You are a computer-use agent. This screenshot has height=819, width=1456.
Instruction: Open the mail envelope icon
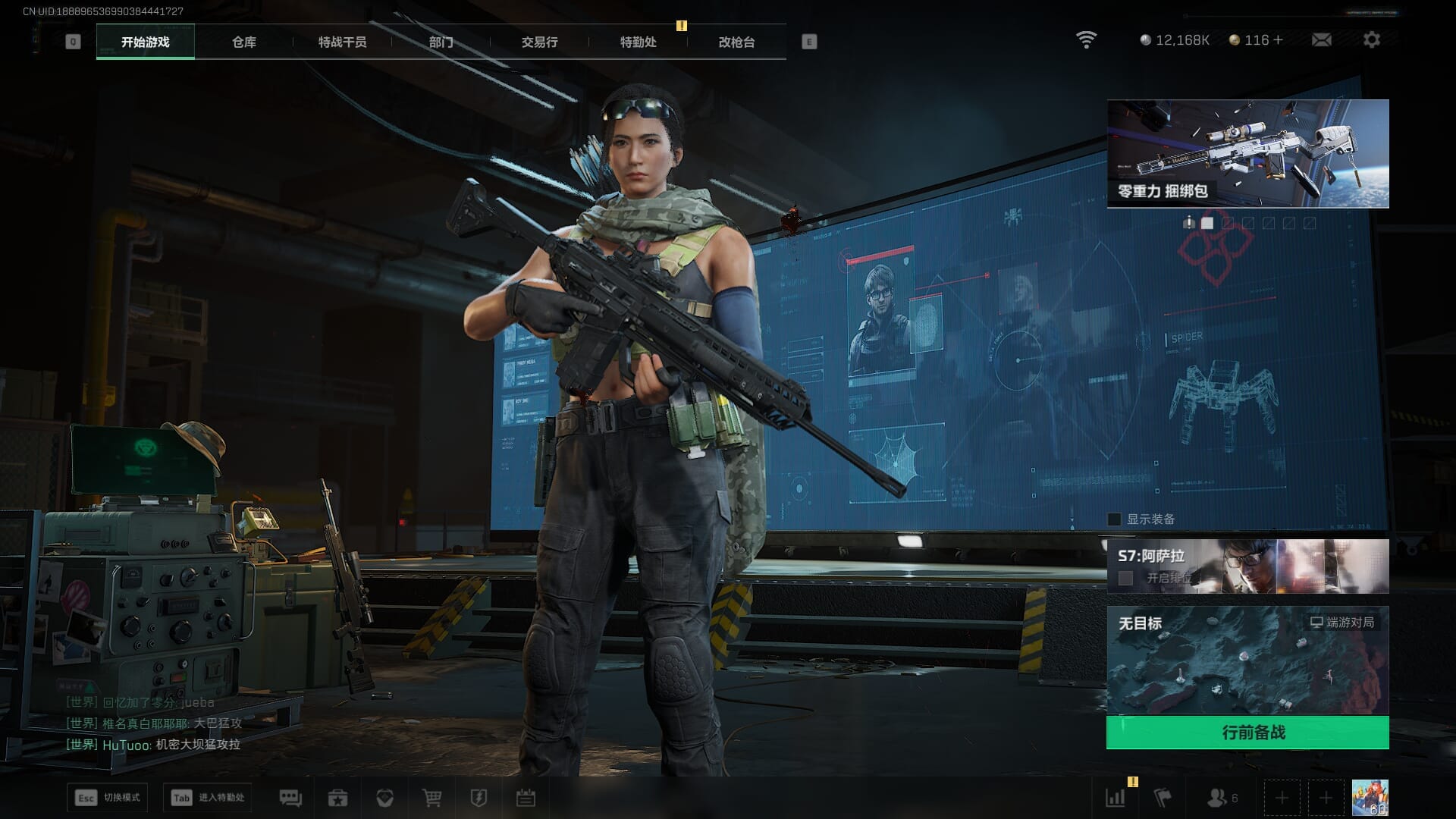click(1321, 40)
